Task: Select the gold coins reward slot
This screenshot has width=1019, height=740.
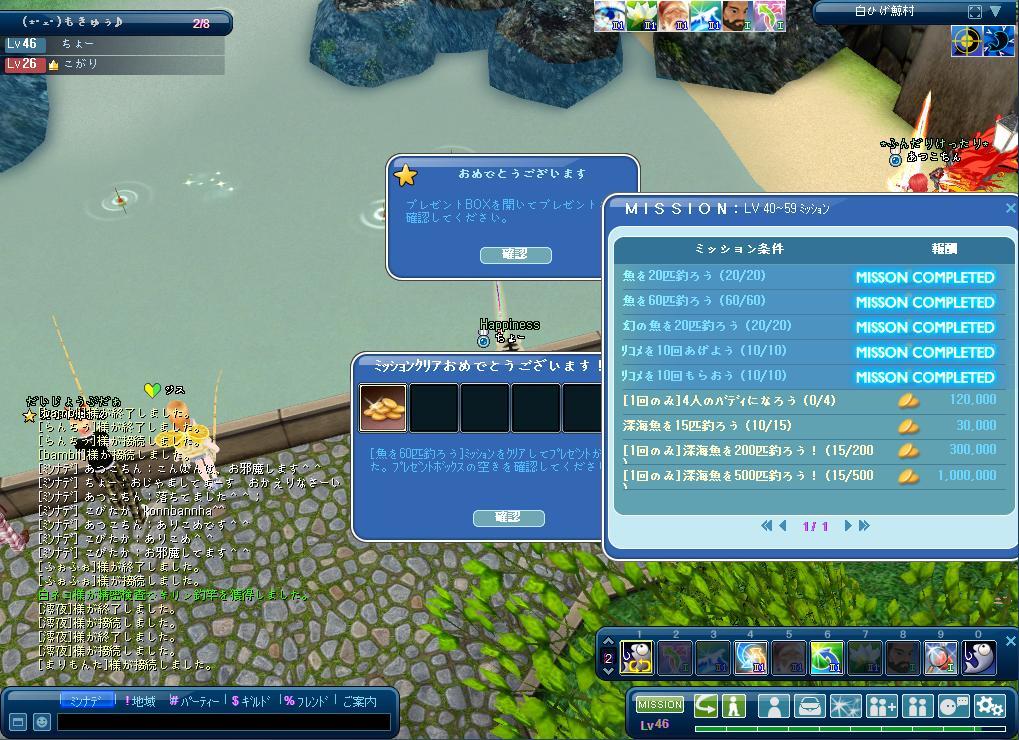Action: tap(383, 408)
